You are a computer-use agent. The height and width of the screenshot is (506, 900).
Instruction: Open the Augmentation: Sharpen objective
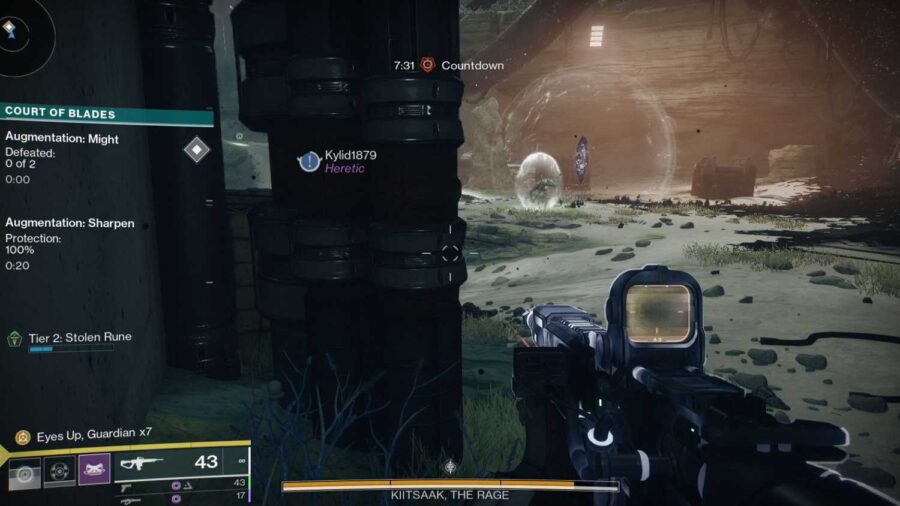(x=70, y=223)
